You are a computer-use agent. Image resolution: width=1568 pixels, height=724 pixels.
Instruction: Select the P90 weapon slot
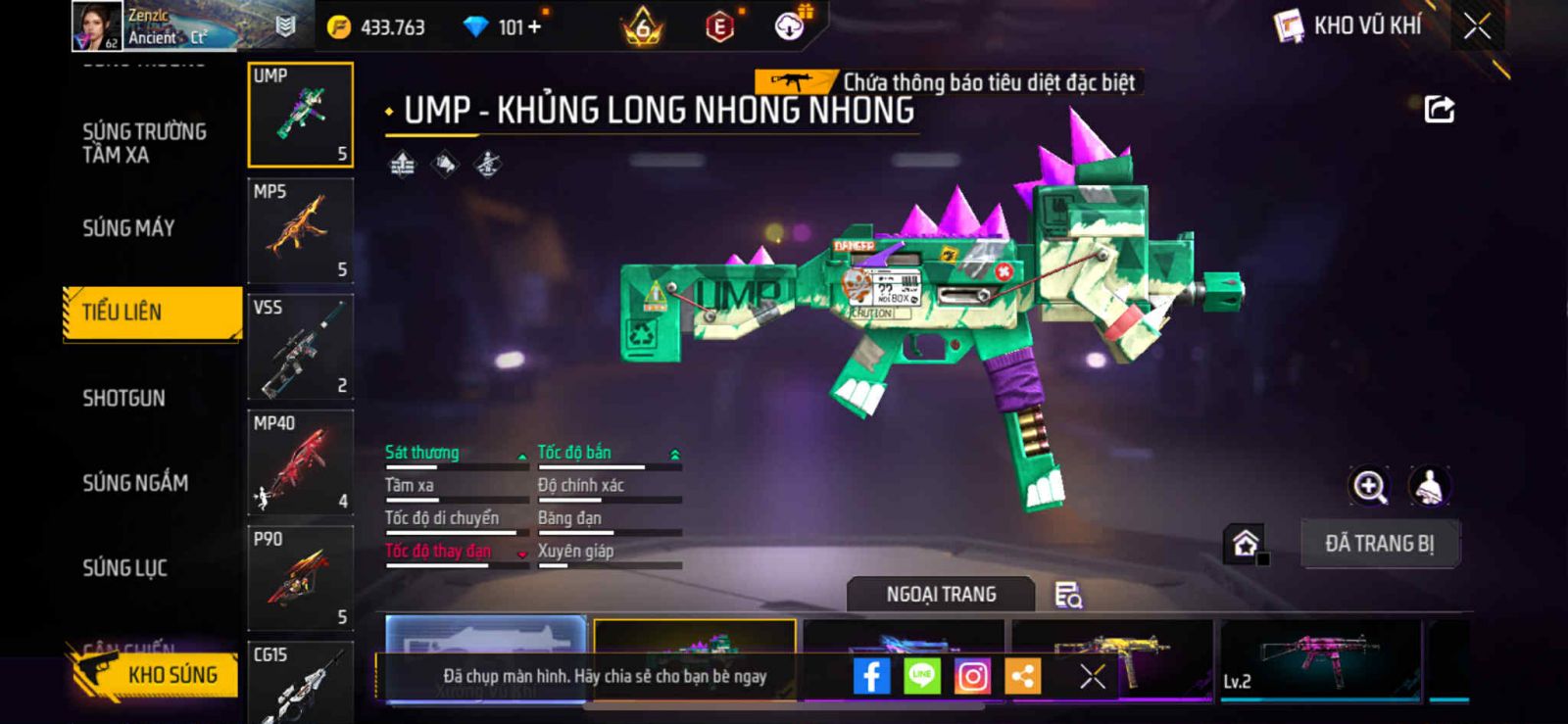coord(300,578)
